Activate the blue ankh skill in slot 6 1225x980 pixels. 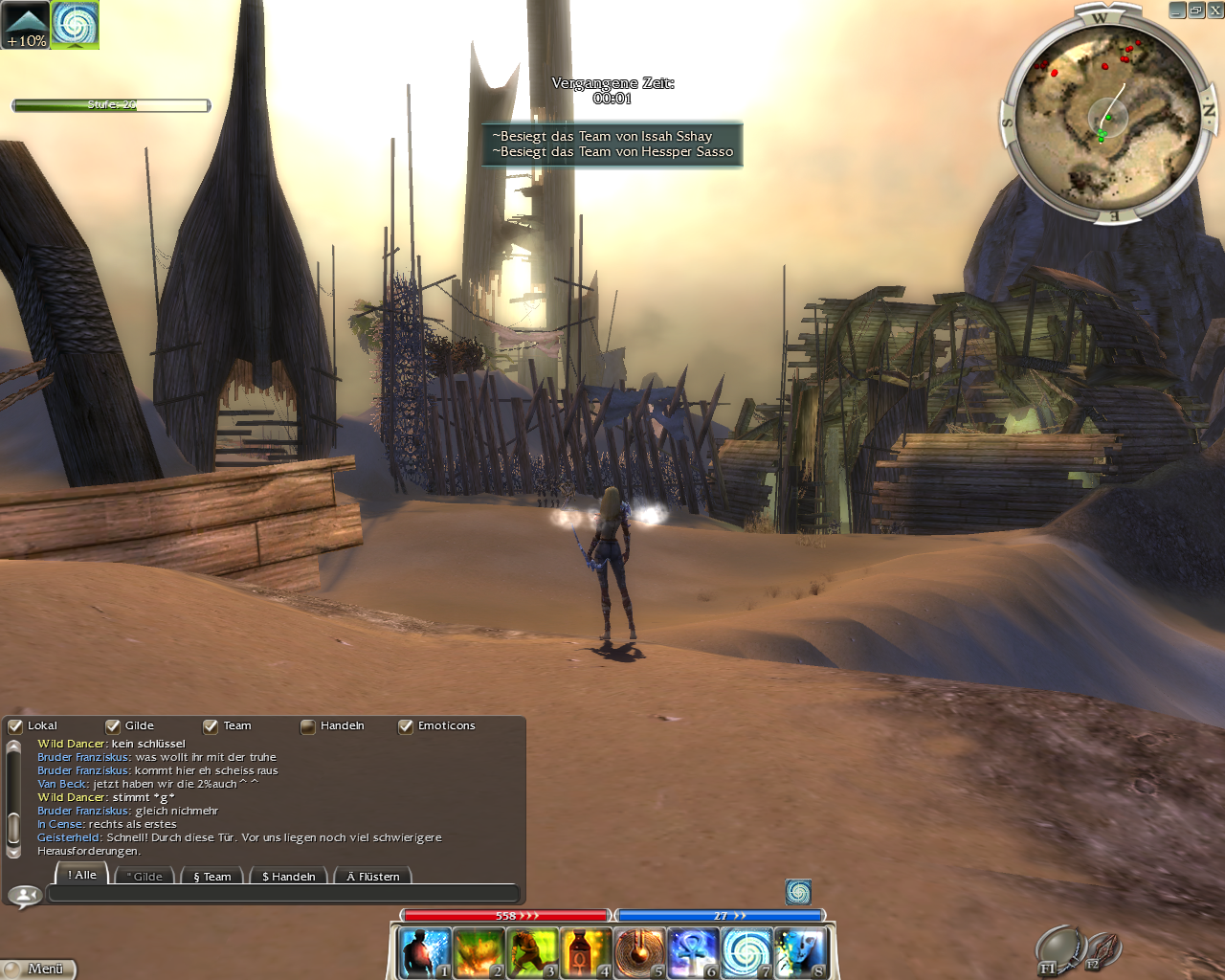692,953
